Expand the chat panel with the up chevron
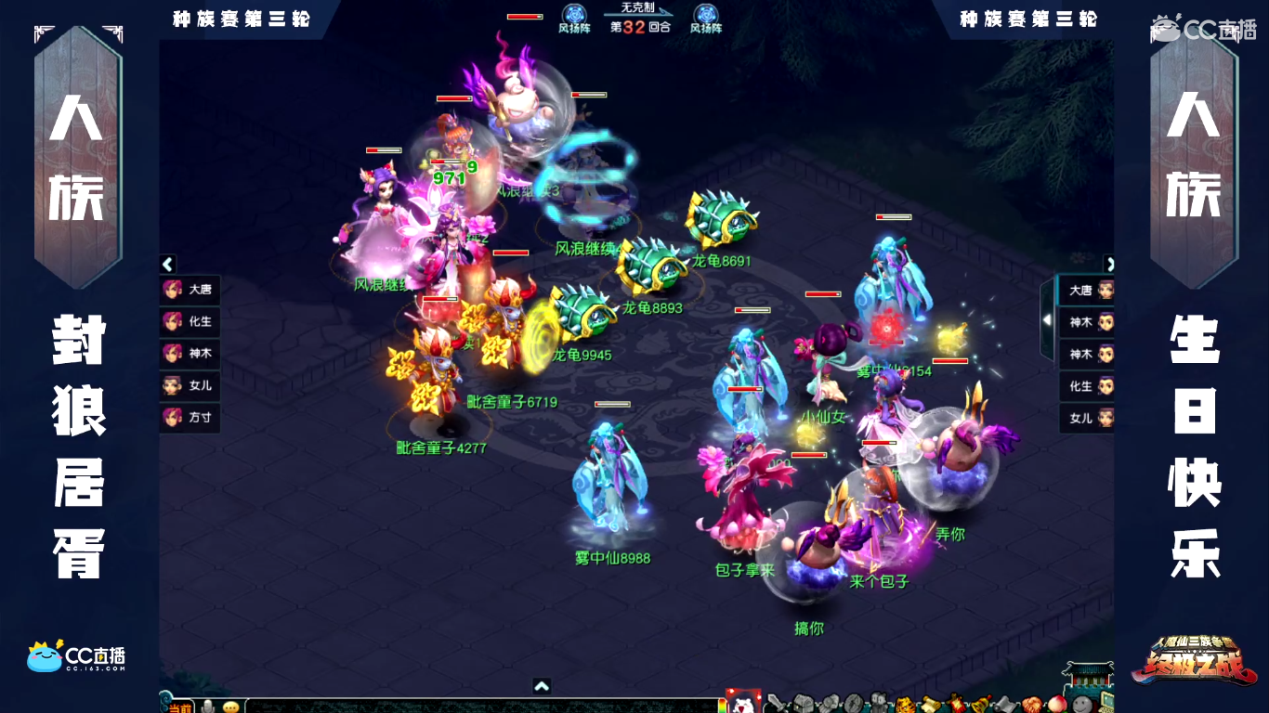 pyautogui.click(x=541, y=687)
